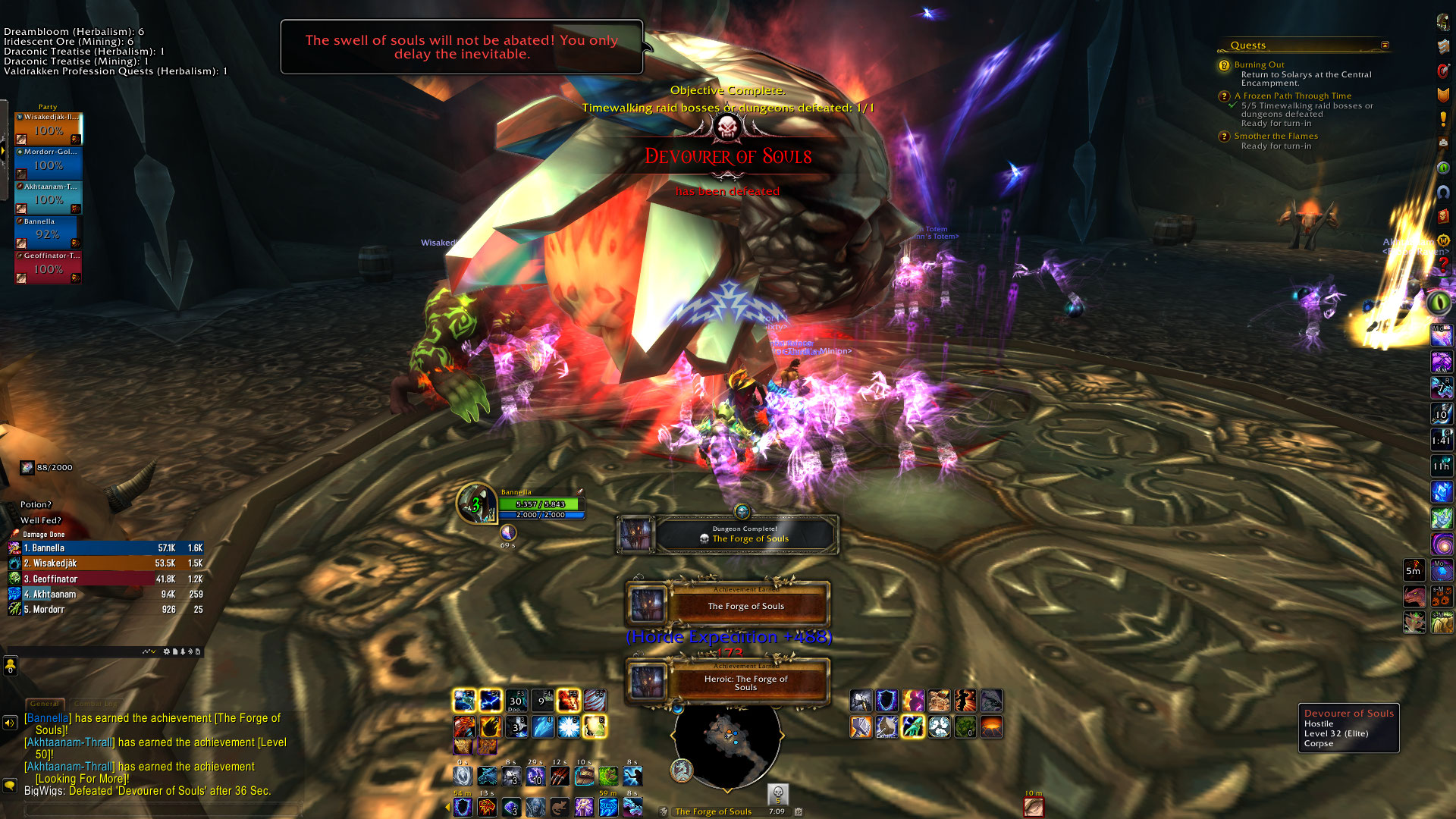Switch to the Combat Log chat tab

pyautogui.click(x=95, y=704)
